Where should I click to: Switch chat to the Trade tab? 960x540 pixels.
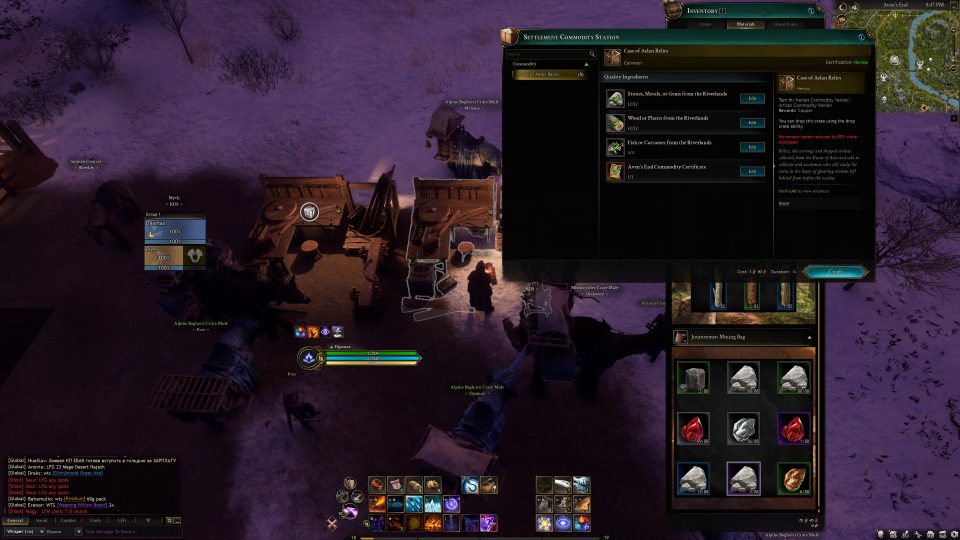click(x=95, y=520)
